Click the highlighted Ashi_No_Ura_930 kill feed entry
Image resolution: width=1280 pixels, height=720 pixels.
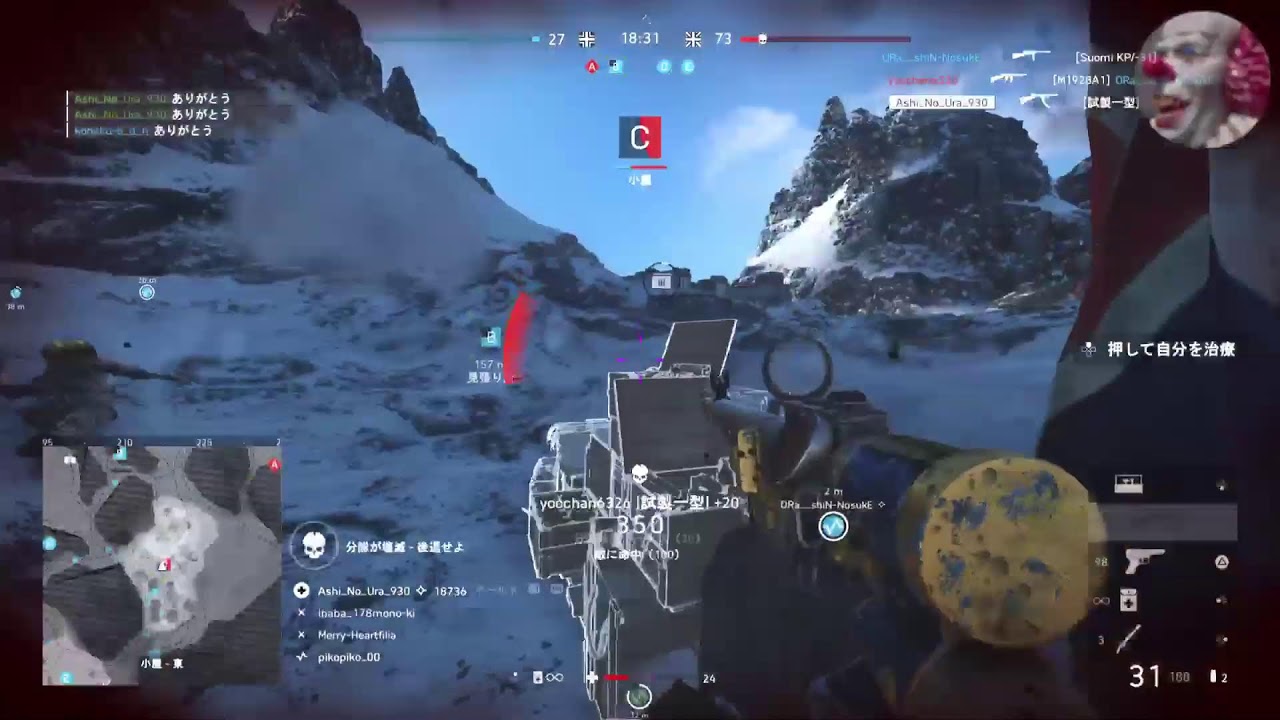click(x=940, y=102)
